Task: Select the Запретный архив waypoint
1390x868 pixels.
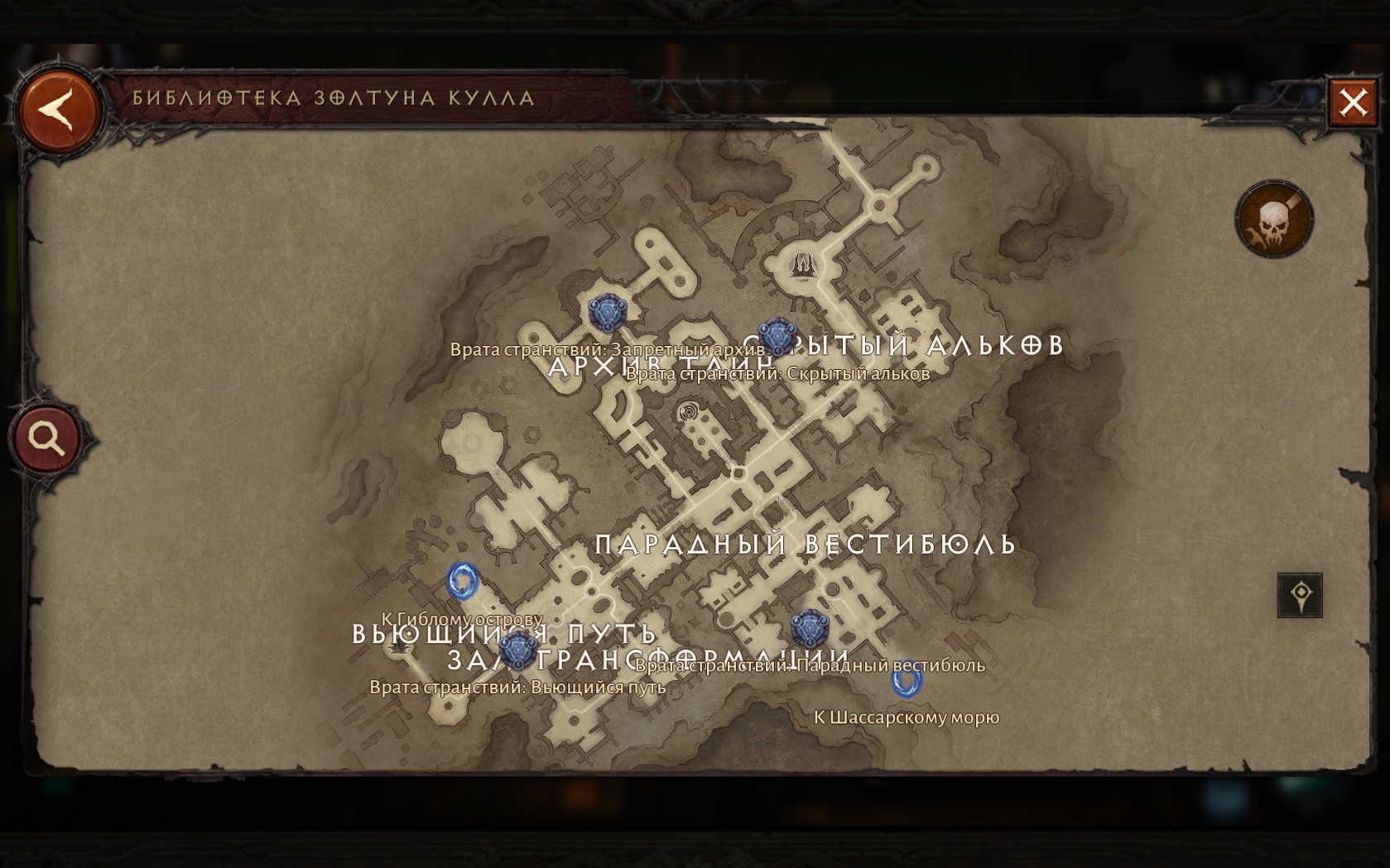Action: click(608, 314)
